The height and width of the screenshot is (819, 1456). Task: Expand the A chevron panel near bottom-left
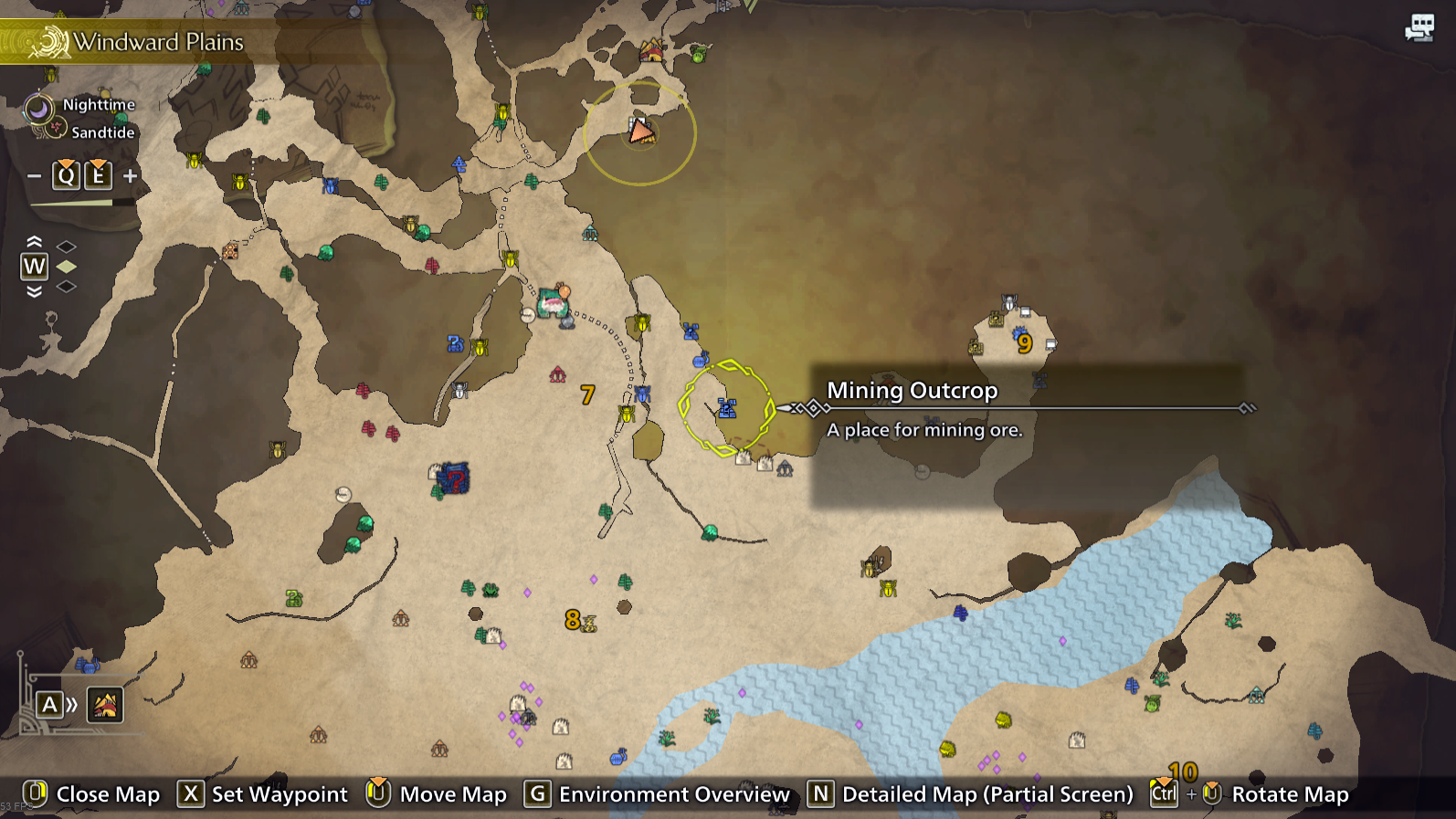coord(66,704)
